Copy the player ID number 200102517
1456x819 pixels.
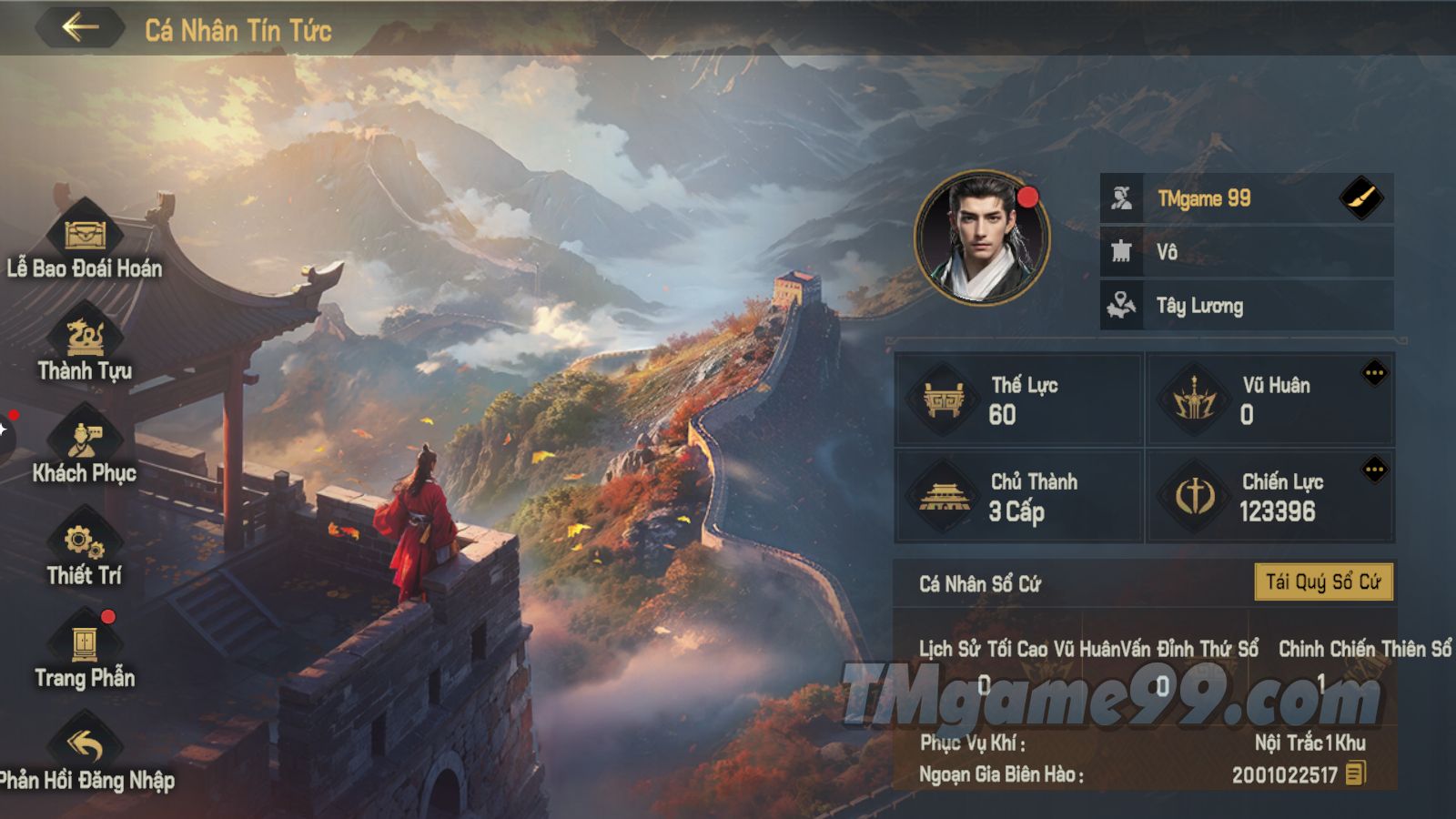coord(1356,774)
